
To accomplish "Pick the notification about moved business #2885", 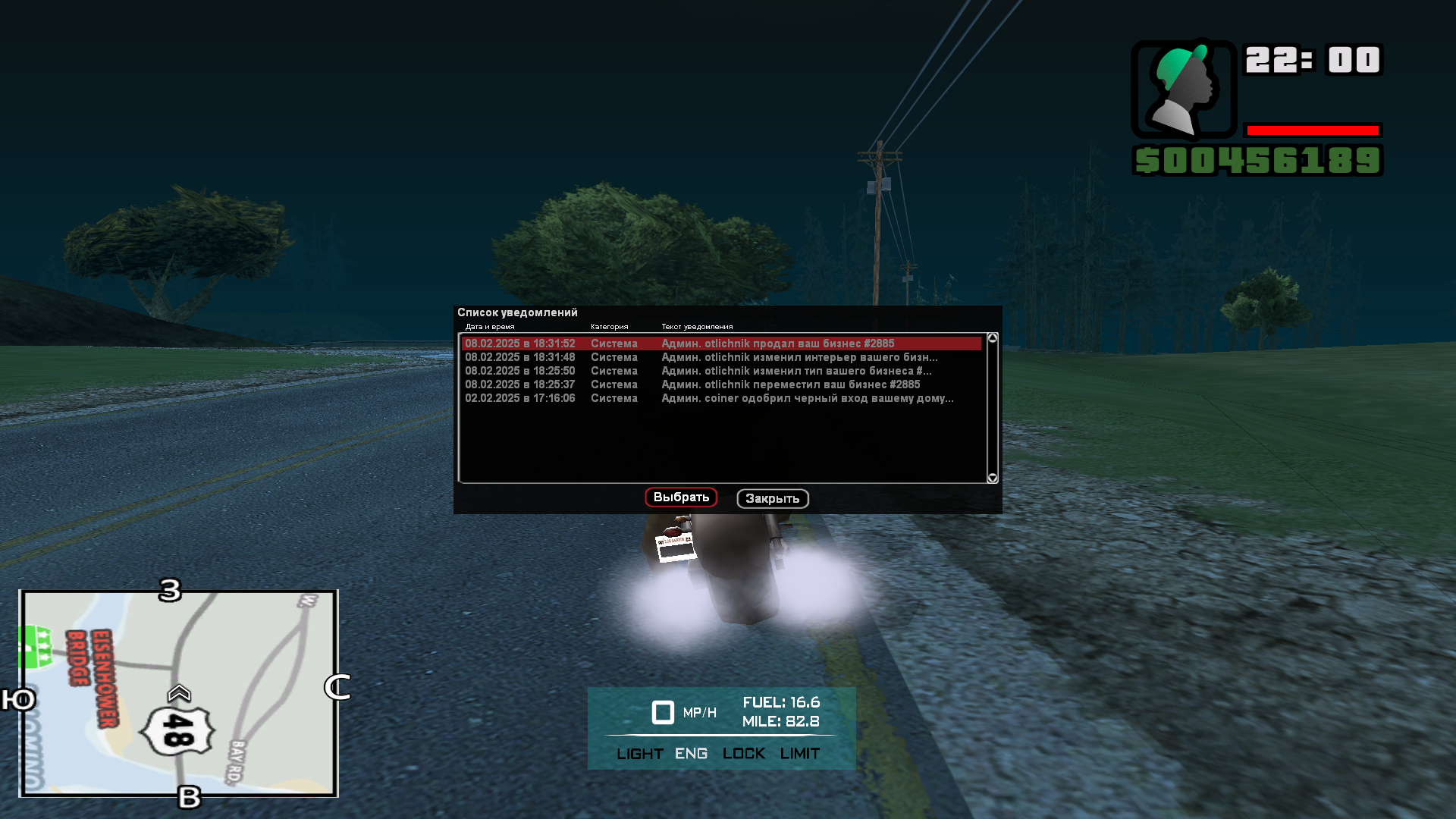I will 720,384.
